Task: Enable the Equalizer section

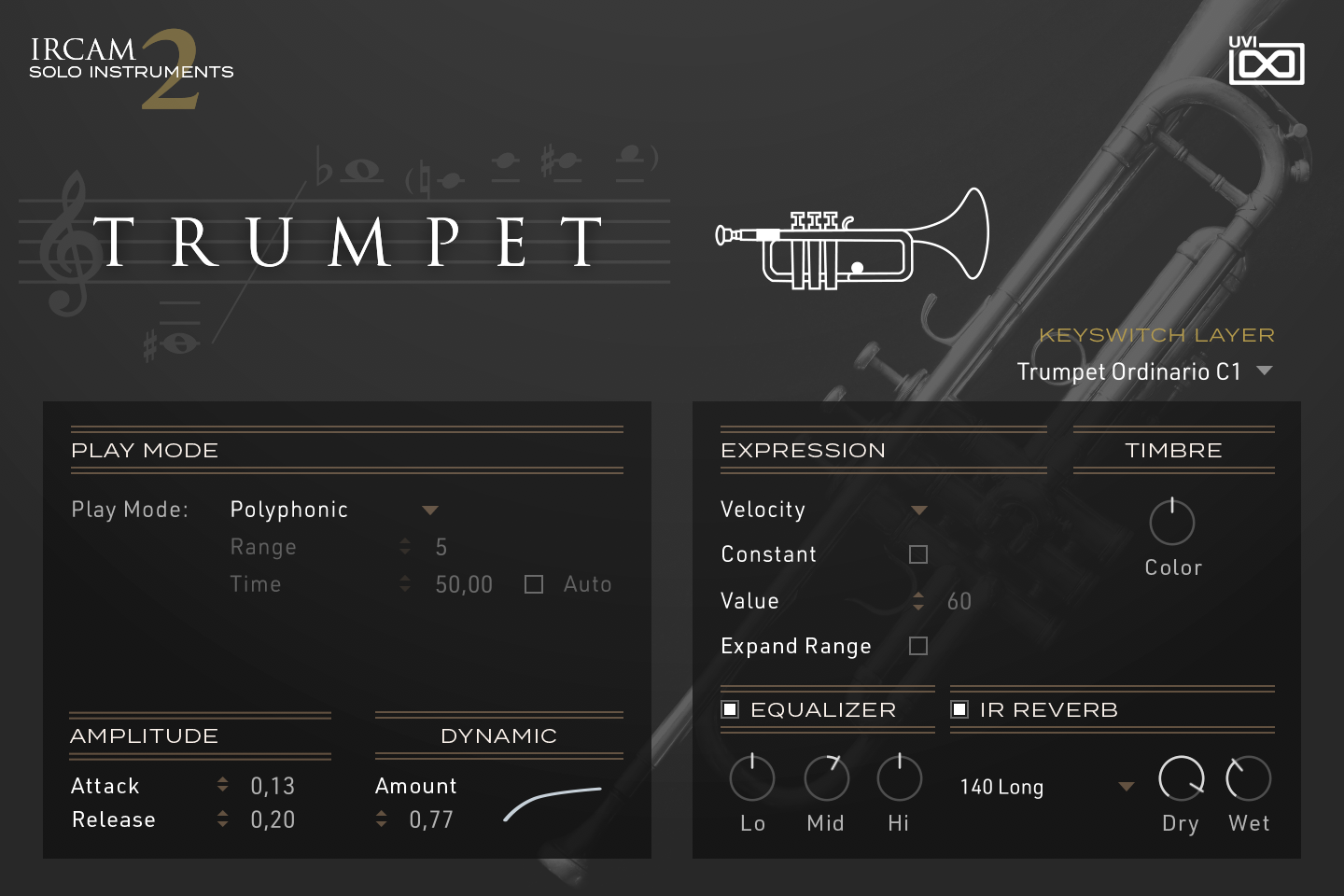Action: point(730,709)
